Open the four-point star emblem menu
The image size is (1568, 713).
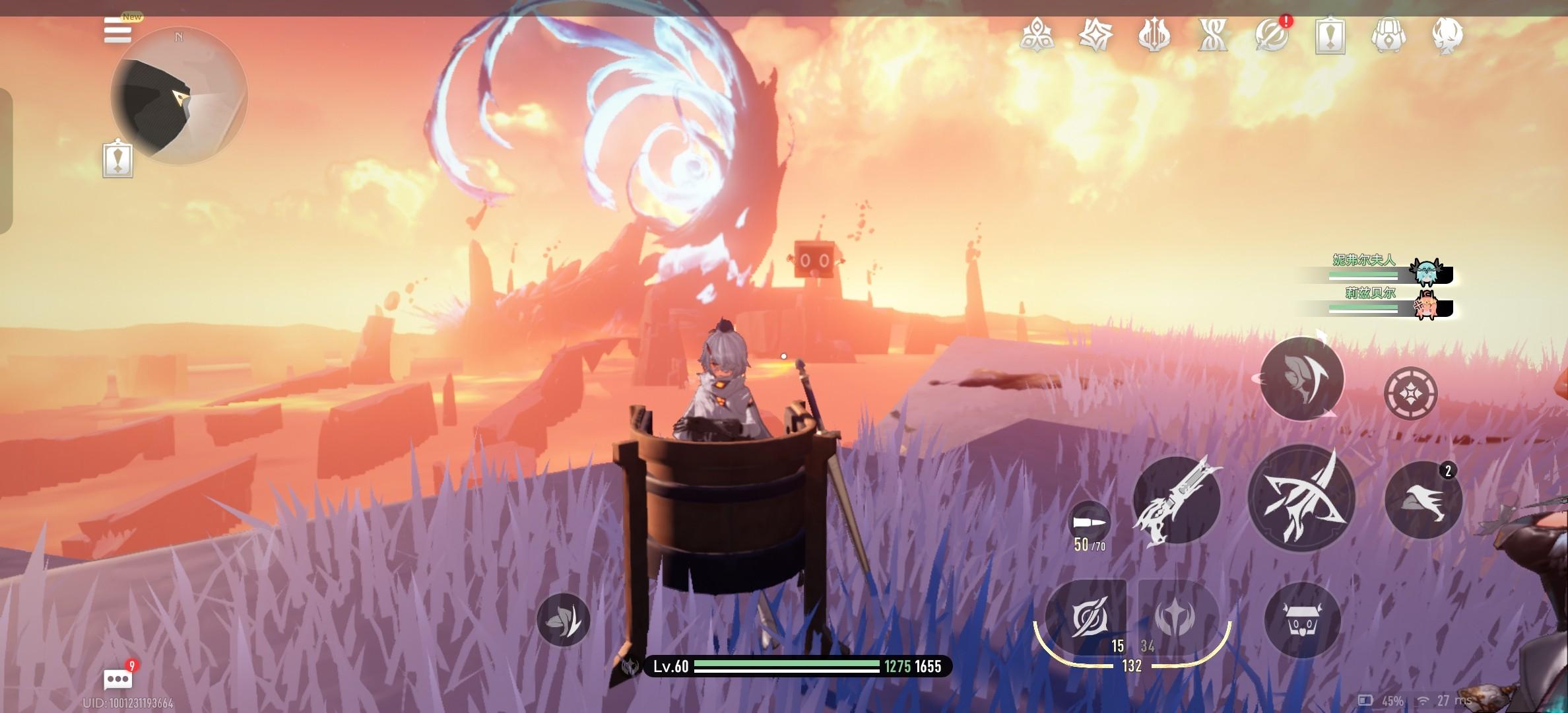[x=1095, y=35]
